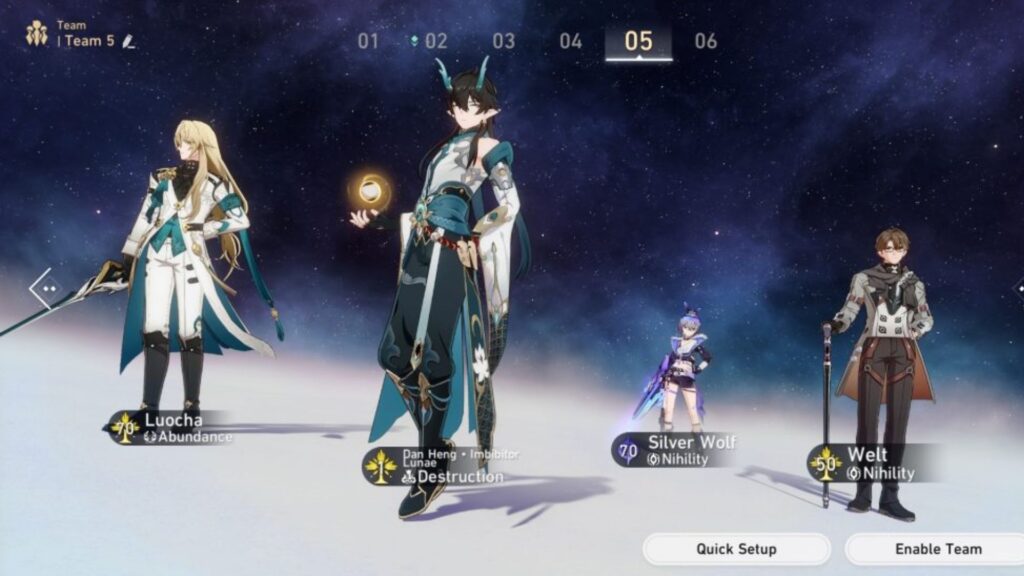Open team tab 03
The width and height of the screenshot is (1024, 576).
(x=503, y=41)
